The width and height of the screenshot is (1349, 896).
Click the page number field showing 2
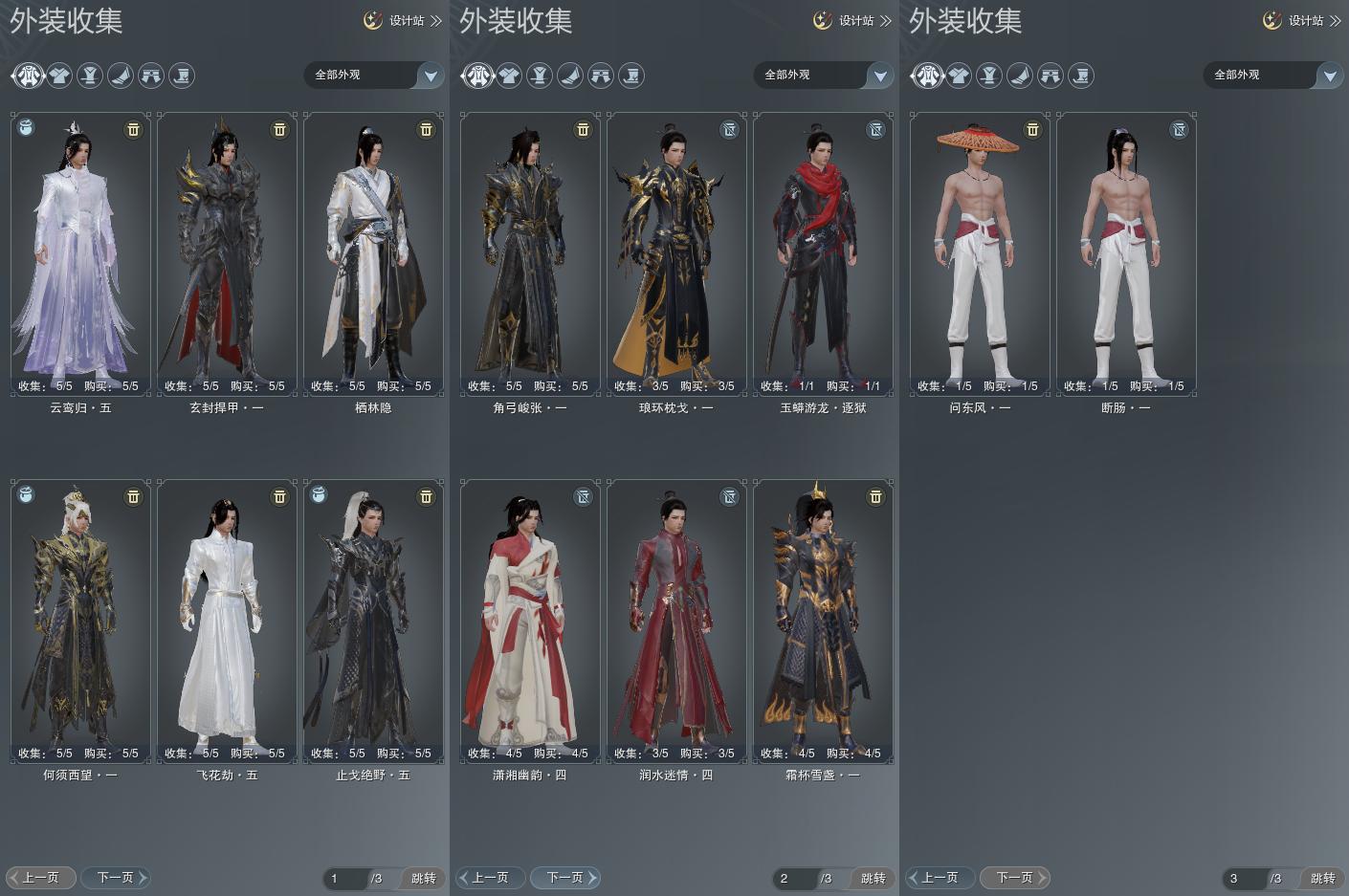tap(796, 878)
